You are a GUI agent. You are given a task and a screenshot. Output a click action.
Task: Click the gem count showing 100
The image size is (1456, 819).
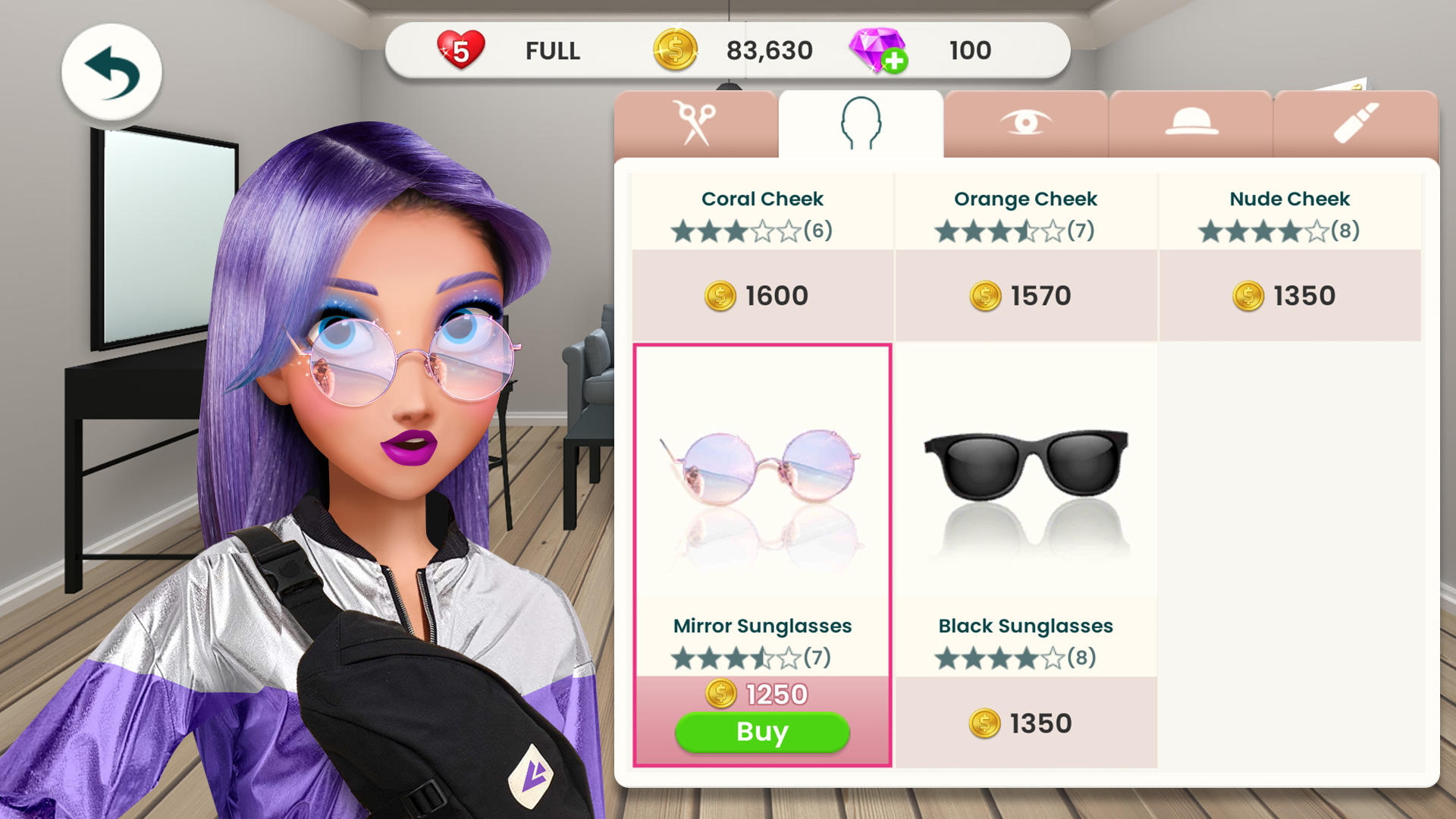click(x=972, y=51)
